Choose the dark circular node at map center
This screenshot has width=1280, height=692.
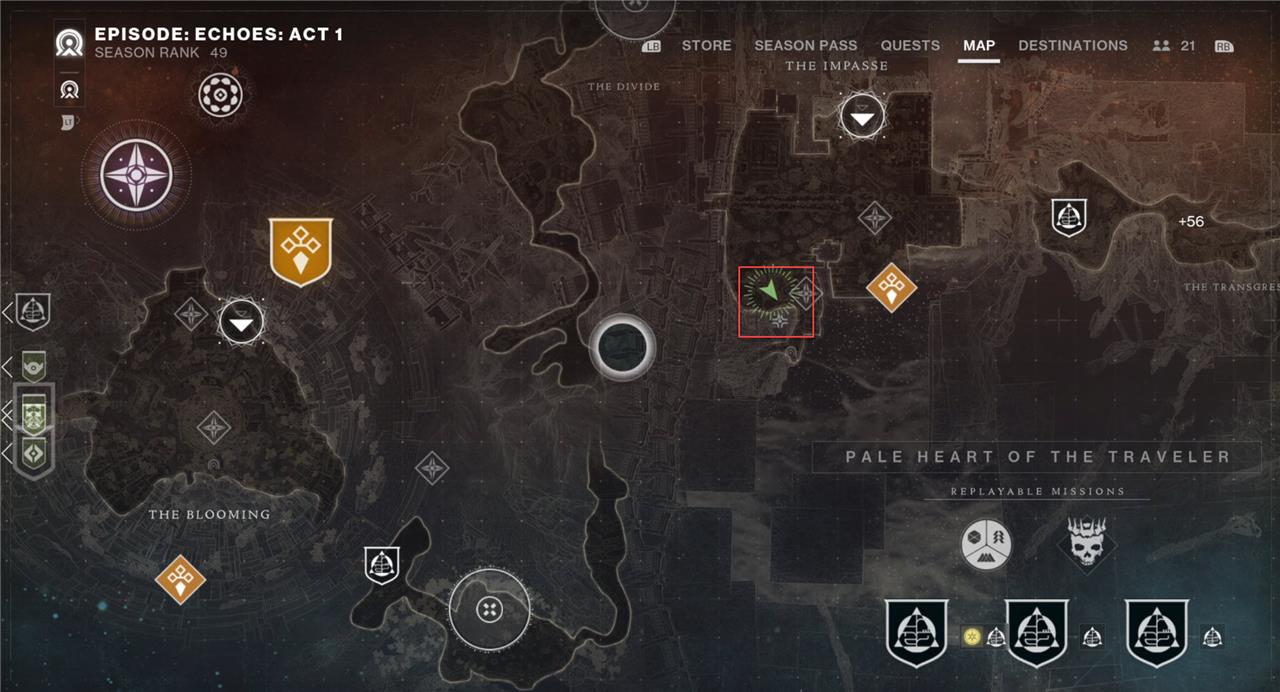tap(622, 346)
